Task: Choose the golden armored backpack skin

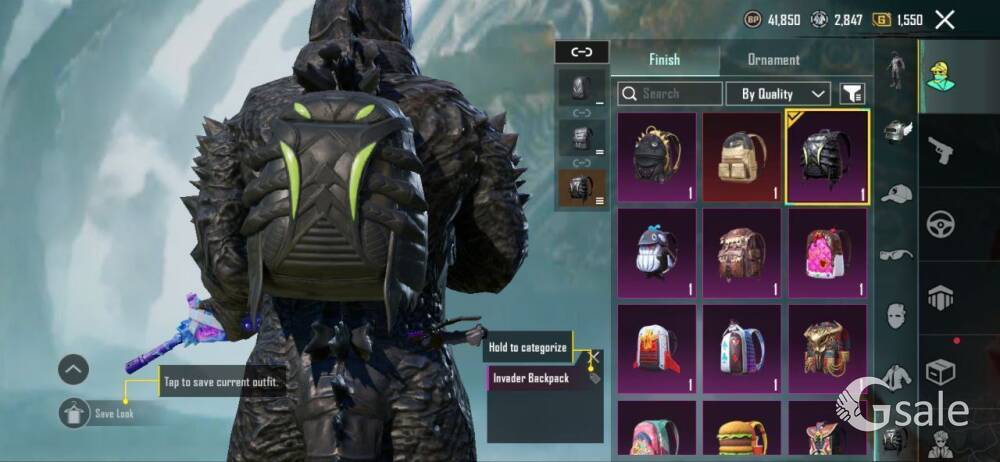Action: 827,349
